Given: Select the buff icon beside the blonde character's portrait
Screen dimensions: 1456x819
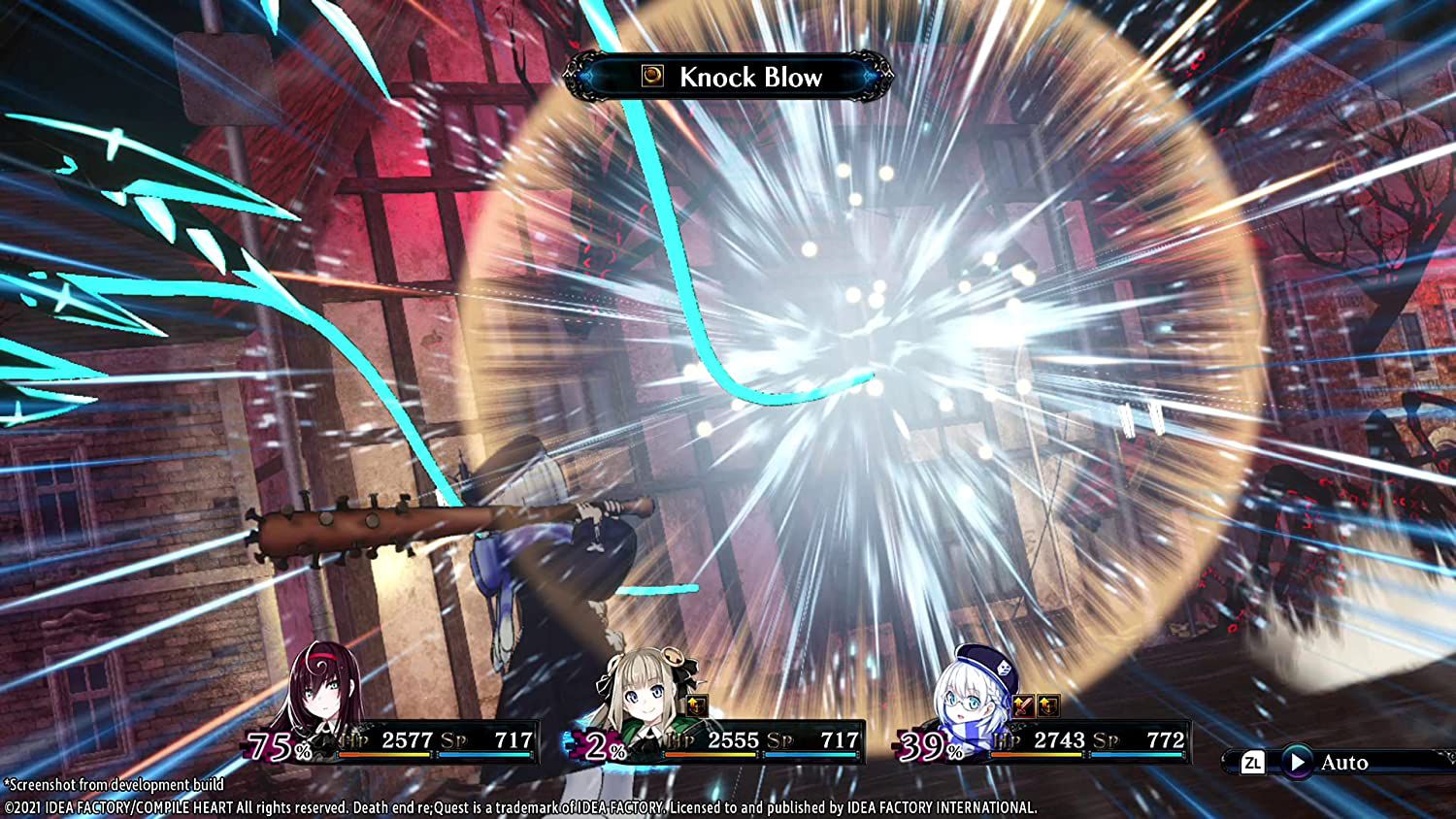Looking at the screenshot, I should tap(698, 706).
